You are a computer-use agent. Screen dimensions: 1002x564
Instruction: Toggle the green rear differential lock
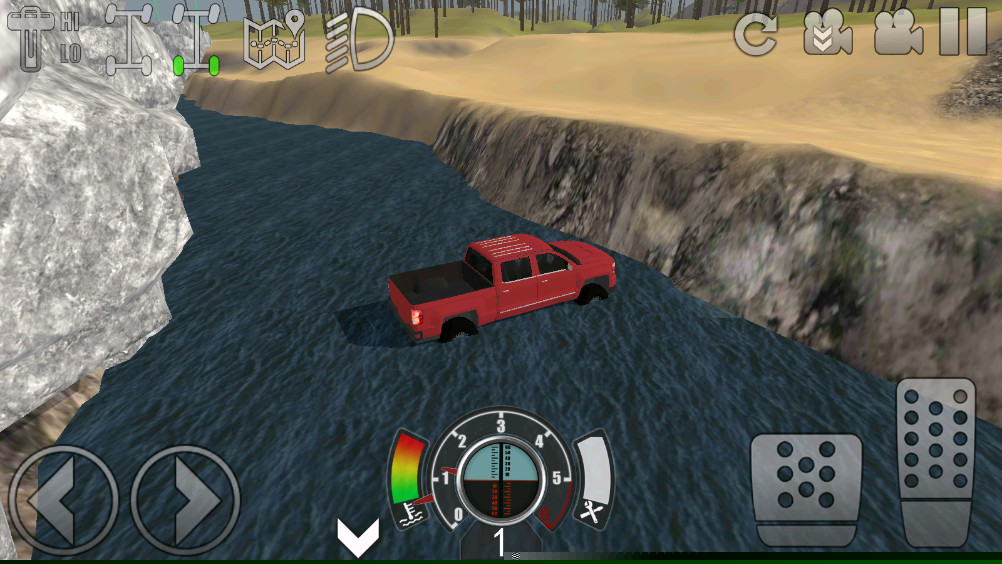pos(196,38)
